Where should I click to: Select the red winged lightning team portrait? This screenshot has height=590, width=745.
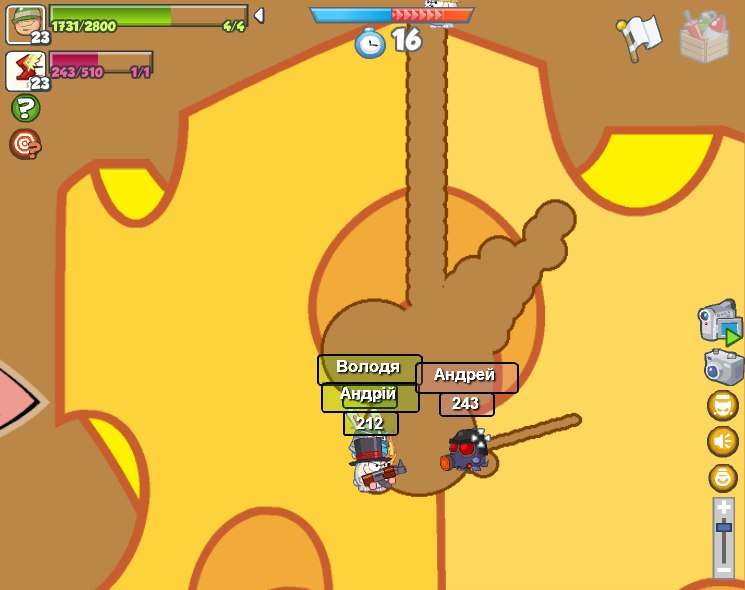(24, 69)
